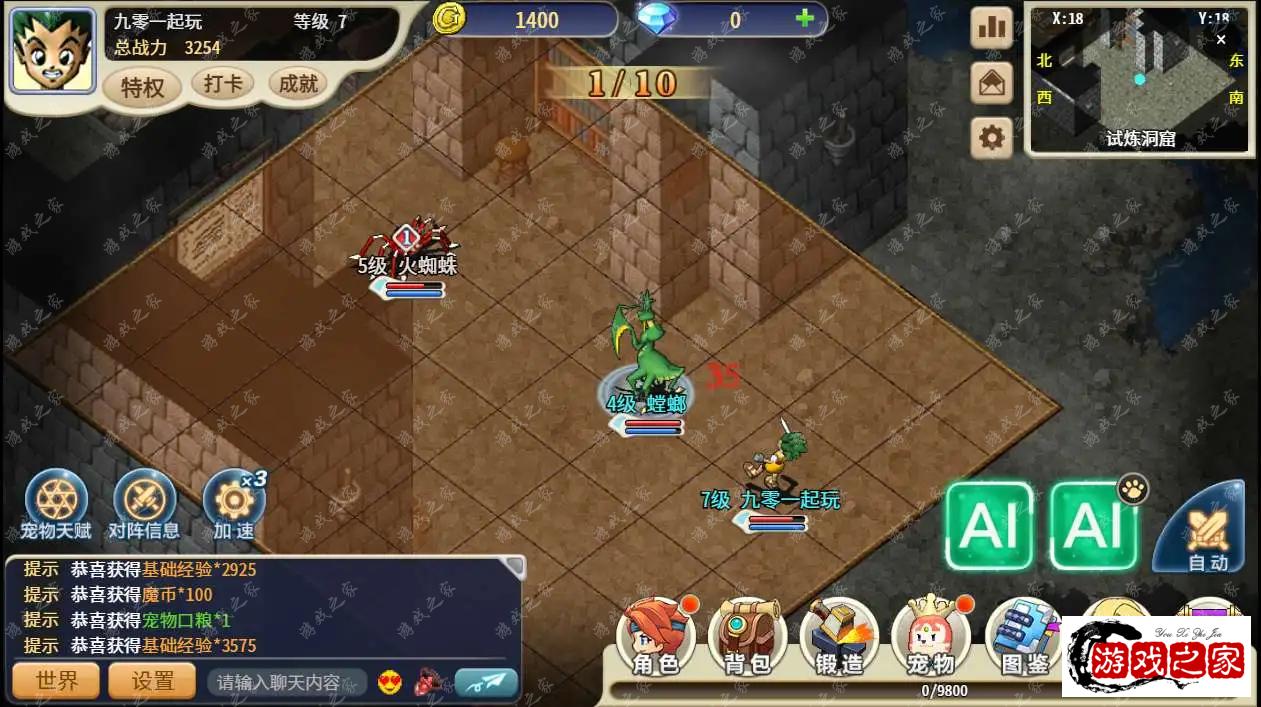The height and width of the screenshot is (707, 1261).
Task: Open the 锻造 forging menu
Action: [838, 637]
